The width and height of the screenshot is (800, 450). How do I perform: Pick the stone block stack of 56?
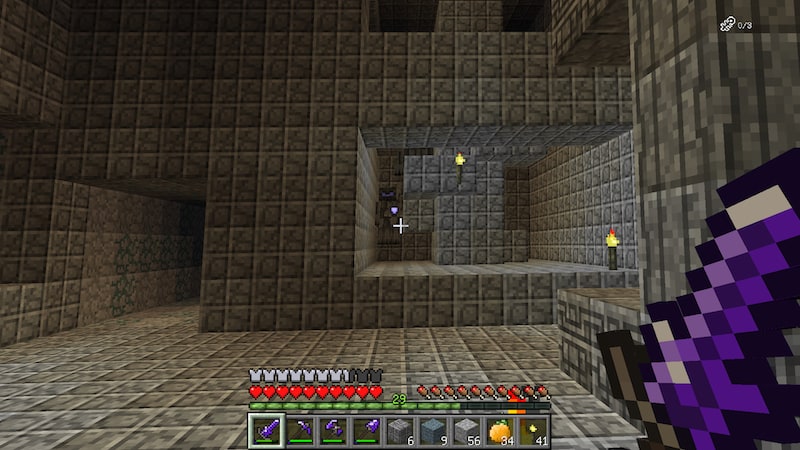click(465, 431)
